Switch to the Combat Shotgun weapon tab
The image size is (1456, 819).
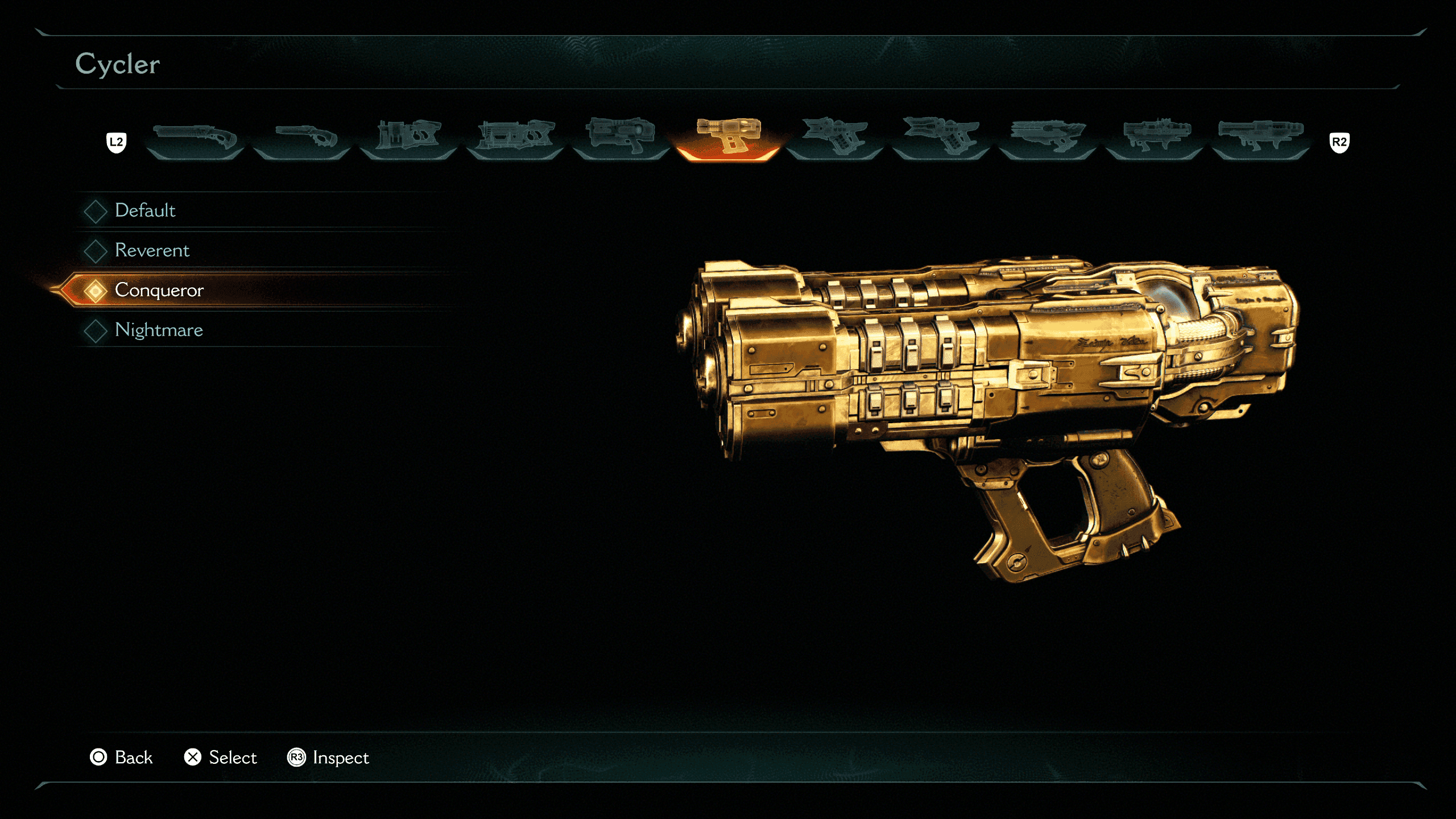point(195,138)
